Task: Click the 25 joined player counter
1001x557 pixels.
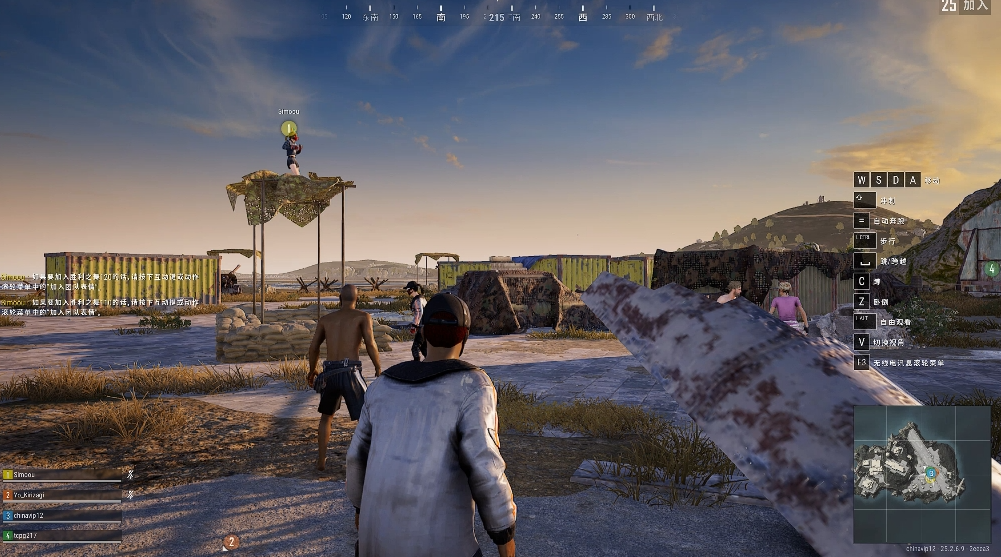Action: (964, 6)
